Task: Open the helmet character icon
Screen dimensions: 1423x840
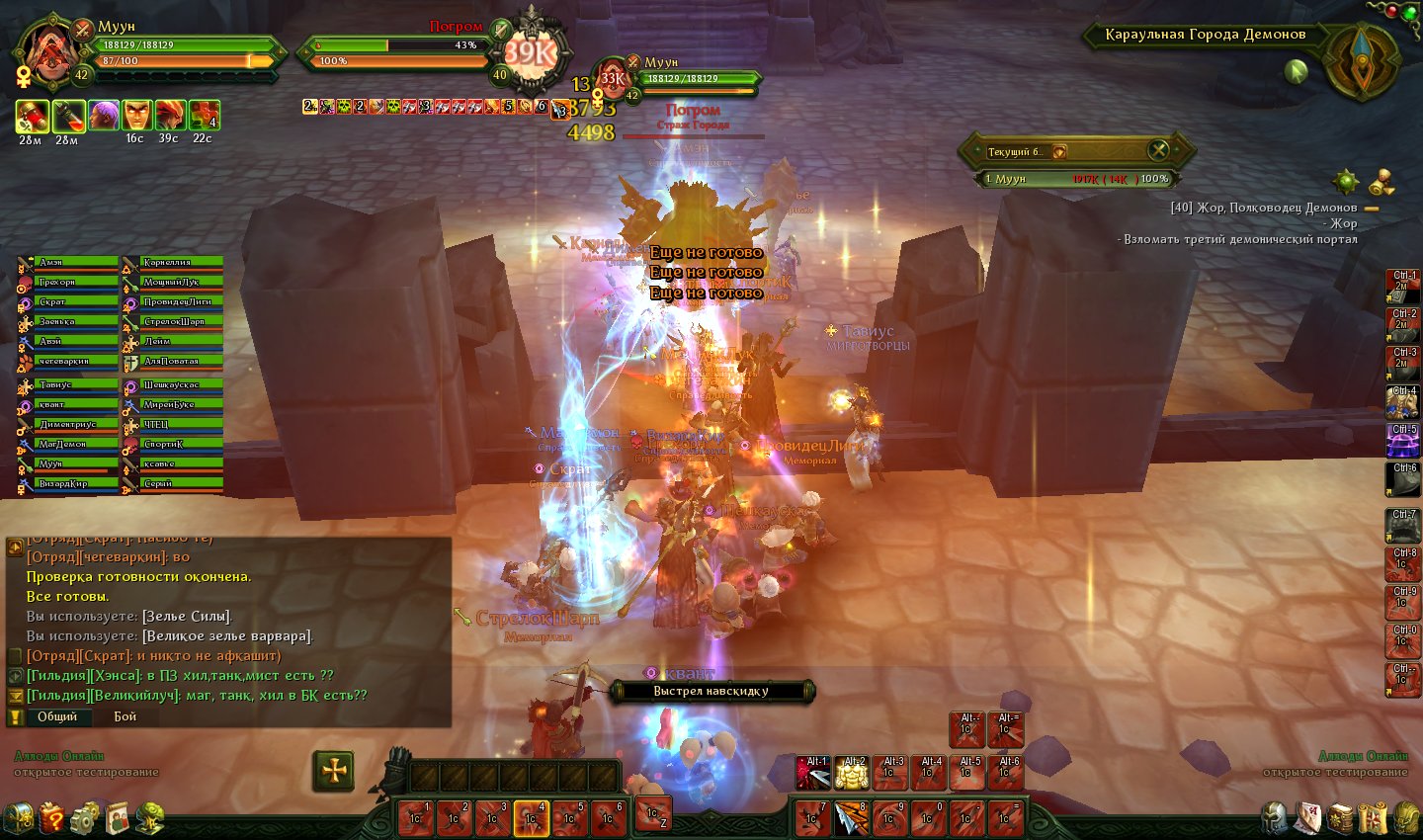Action: coord(1275,818)
